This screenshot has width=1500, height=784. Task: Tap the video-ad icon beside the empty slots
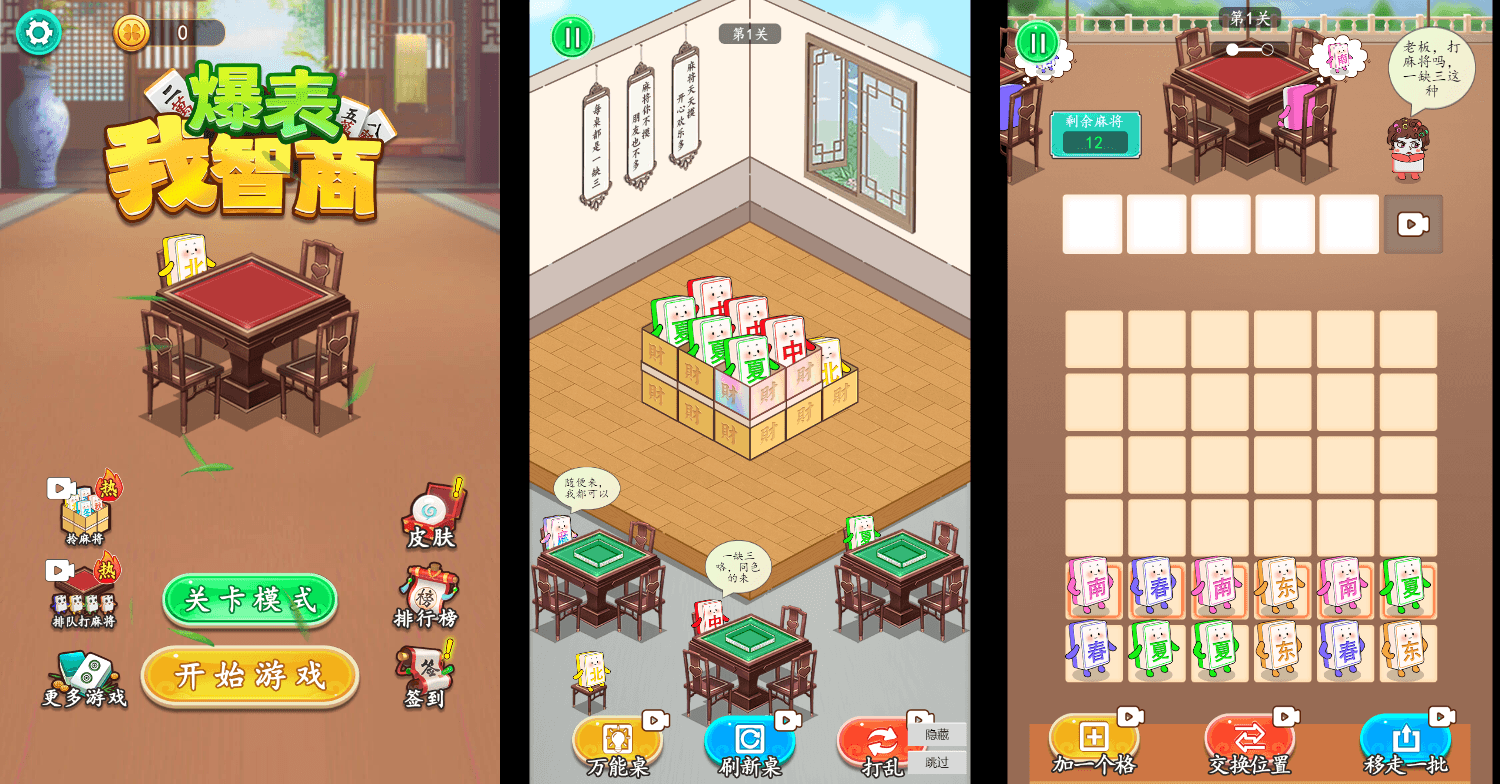tap(1412, 224)
